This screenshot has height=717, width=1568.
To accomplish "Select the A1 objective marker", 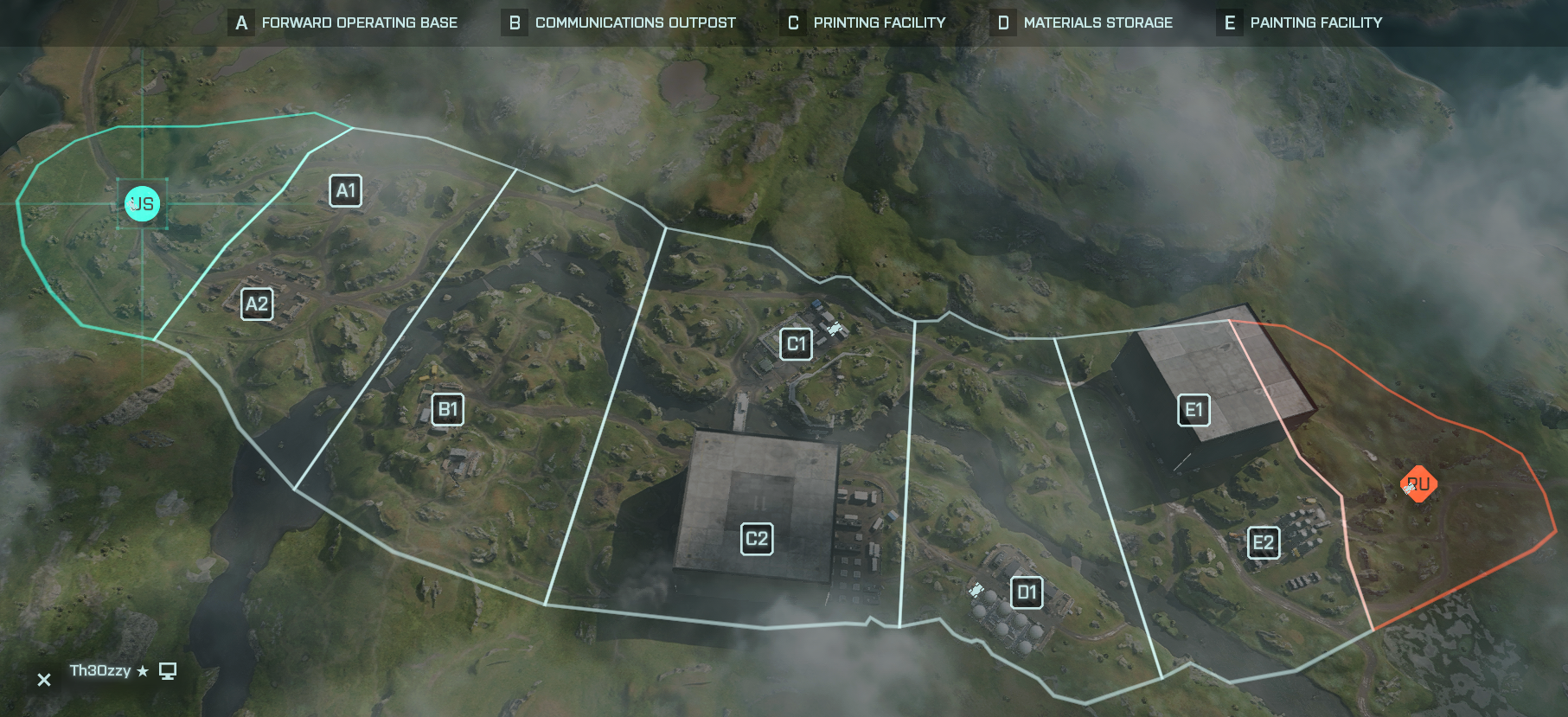I will coord(345,190).
